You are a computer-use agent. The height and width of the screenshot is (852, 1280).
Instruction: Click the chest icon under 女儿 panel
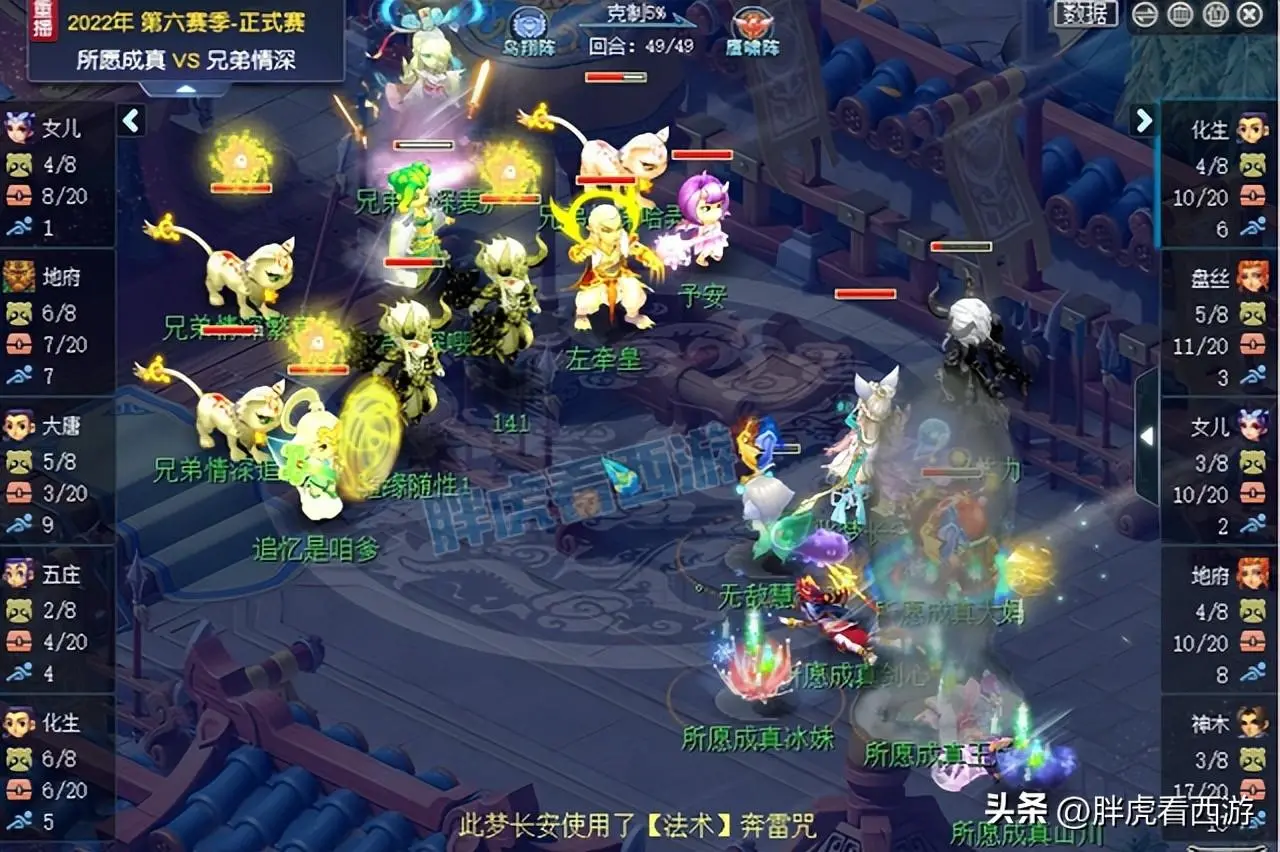tap(20, 197)
